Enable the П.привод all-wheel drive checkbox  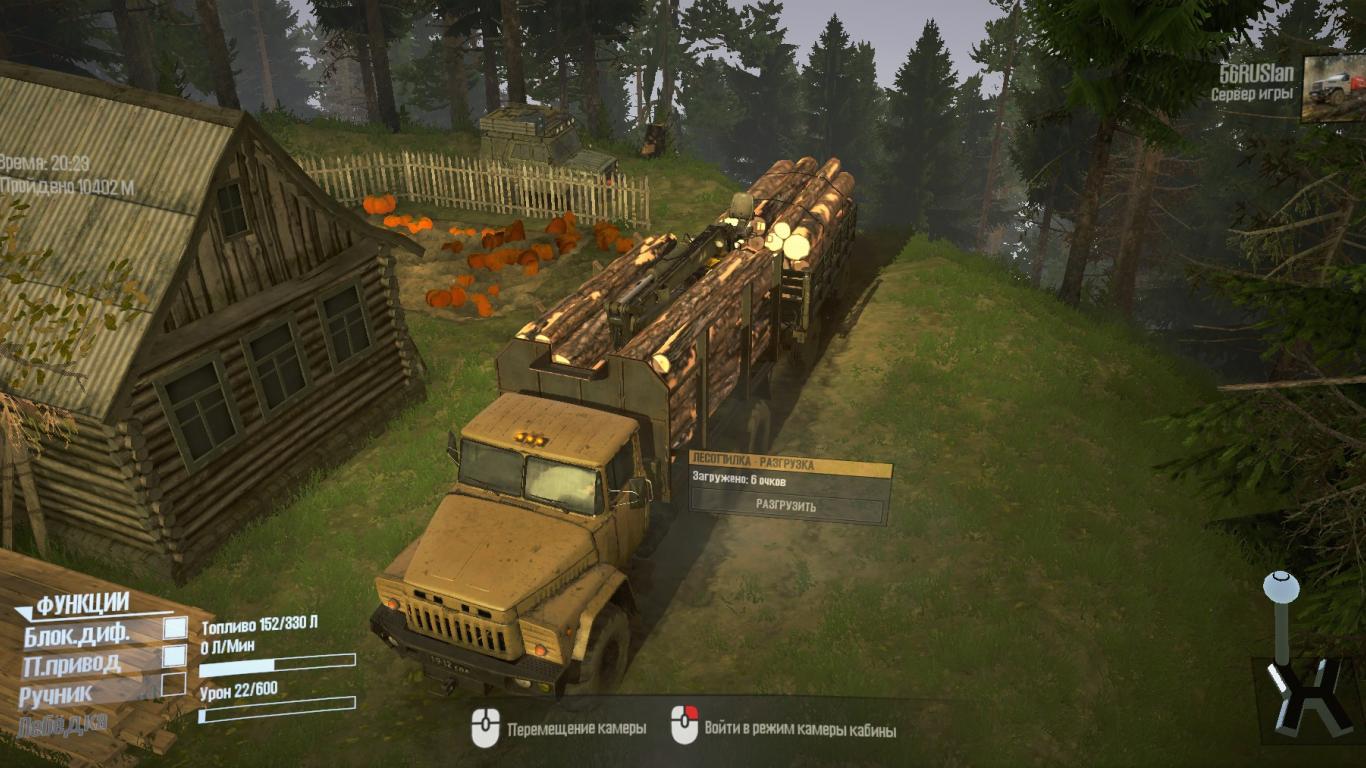(x=175, y=656)
